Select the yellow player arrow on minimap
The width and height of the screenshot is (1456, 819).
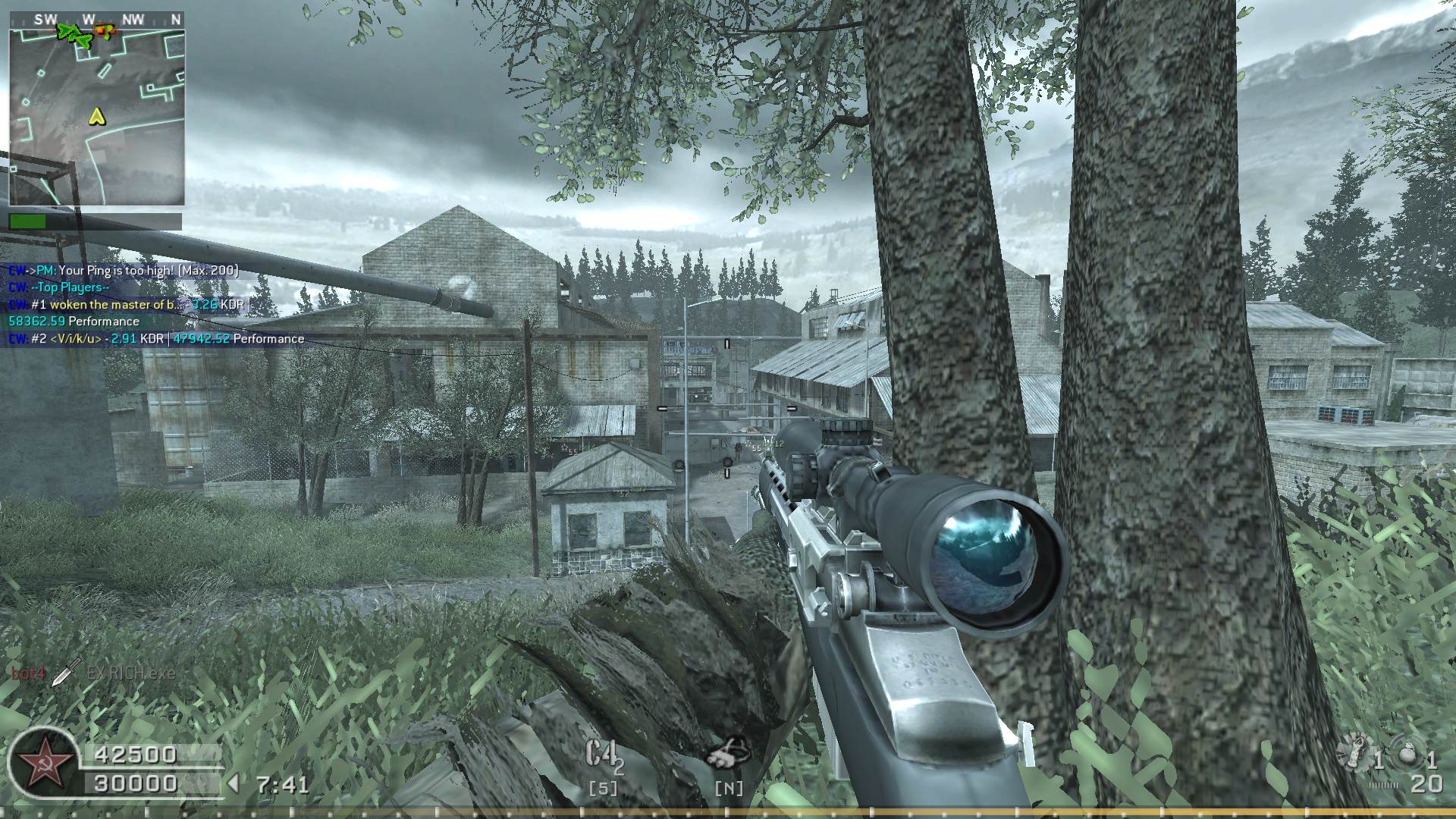pos(96,116)
